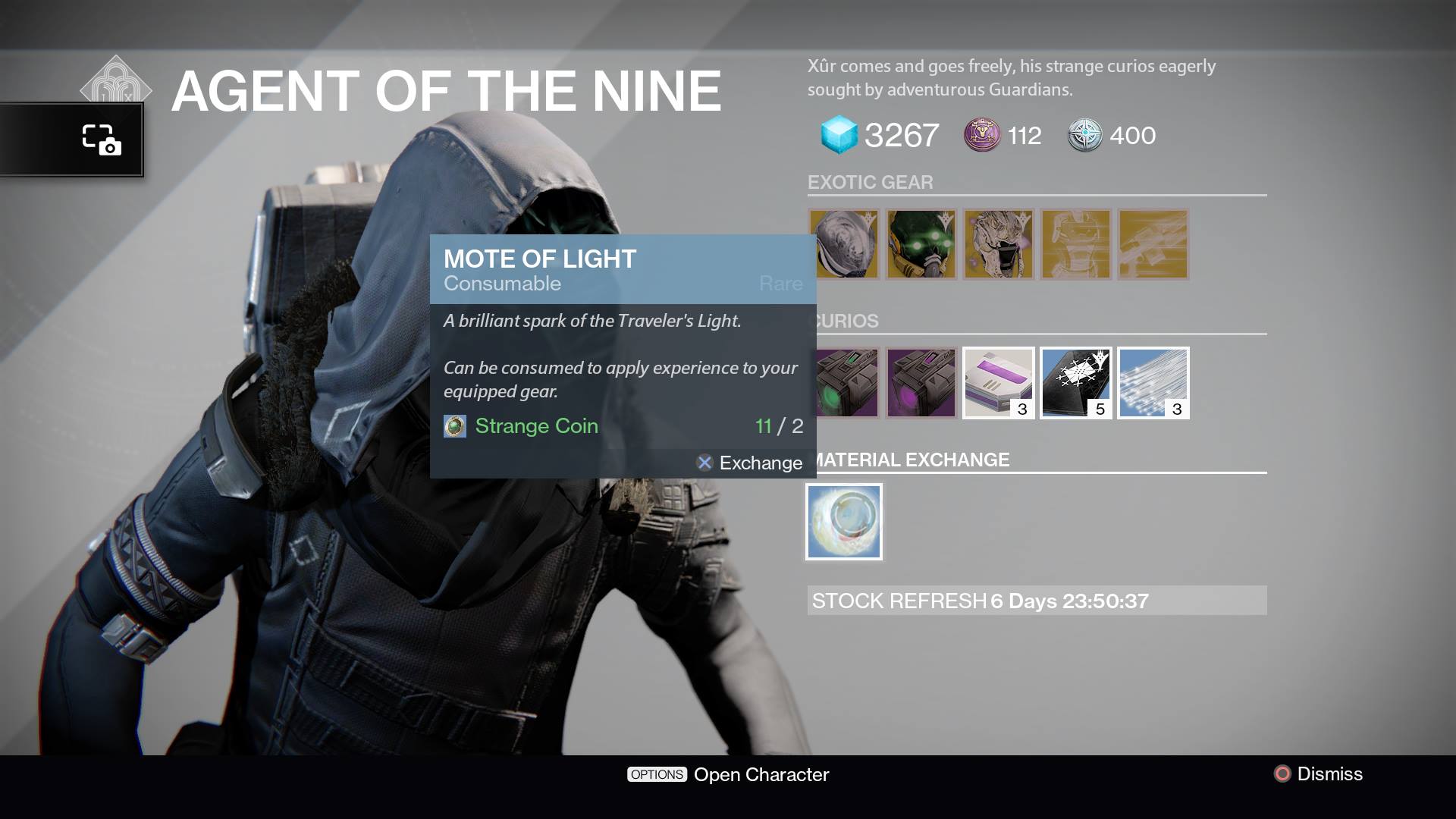Click the Strange Coins currency icon showing 400
Screen dimensions: 1456x819
[1086, 136]
